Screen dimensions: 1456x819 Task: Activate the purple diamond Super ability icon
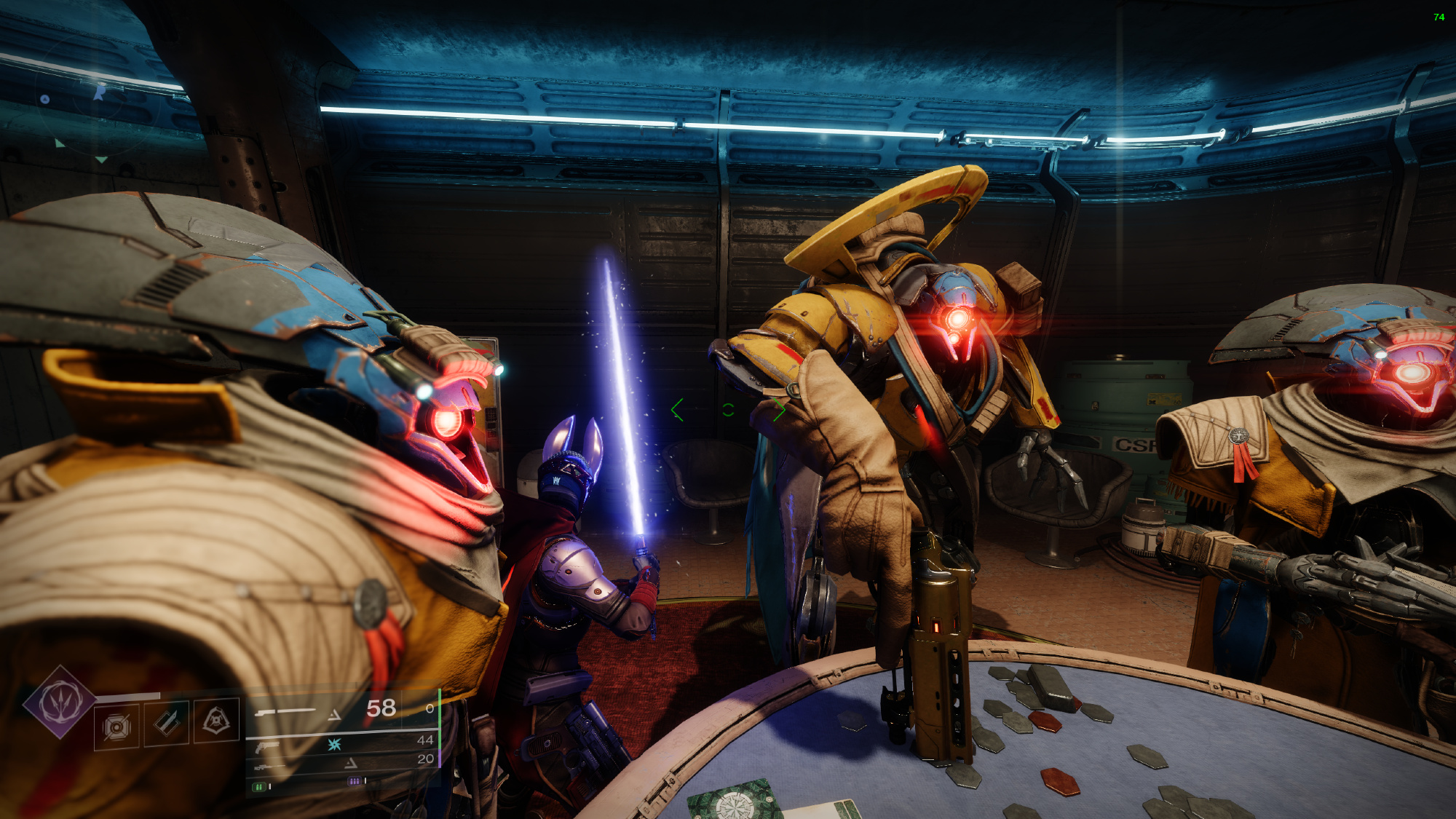click(59, 702)
